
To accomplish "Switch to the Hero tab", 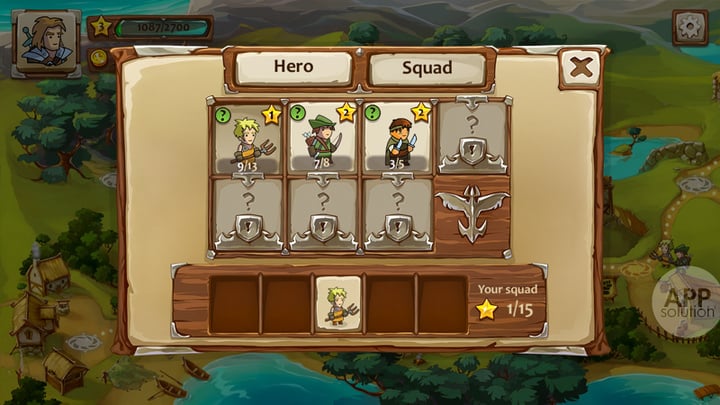I will (293, 68).
